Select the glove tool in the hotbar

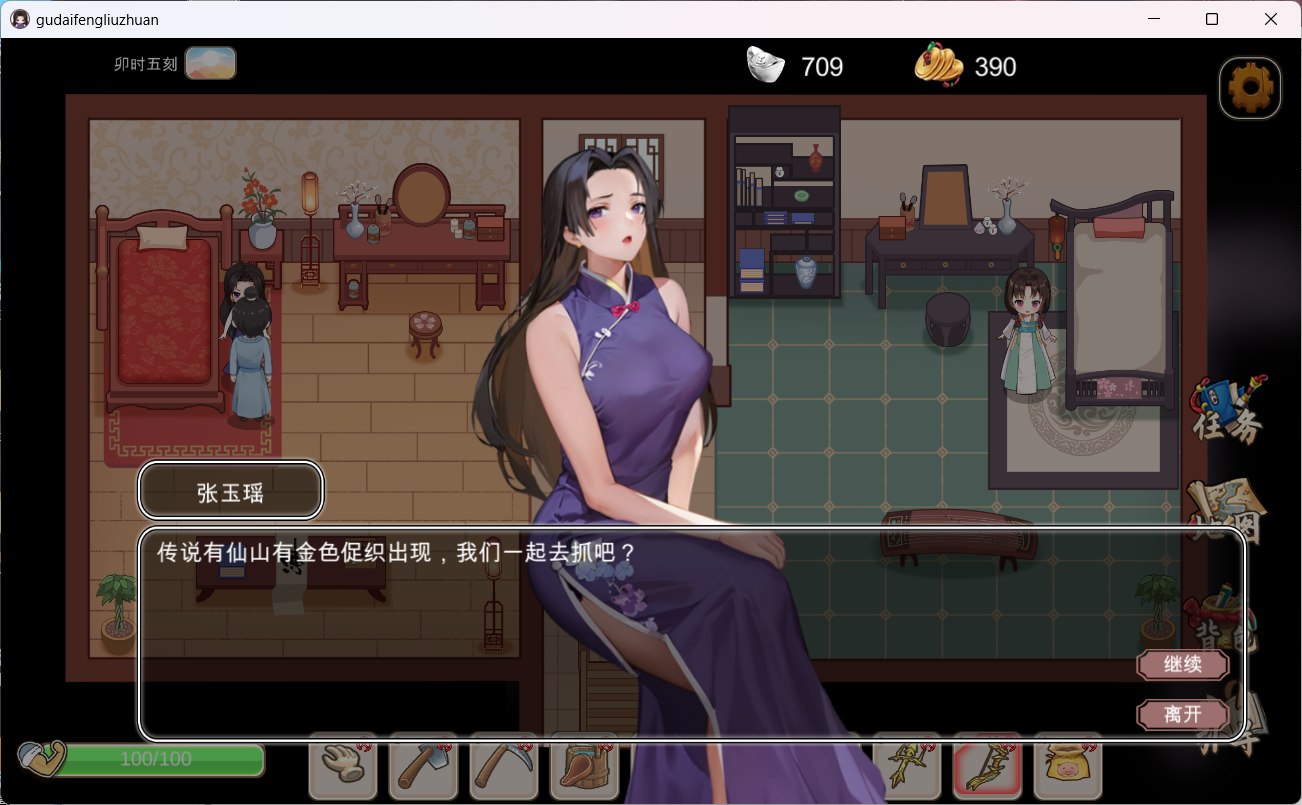click(x=343, y=768)
